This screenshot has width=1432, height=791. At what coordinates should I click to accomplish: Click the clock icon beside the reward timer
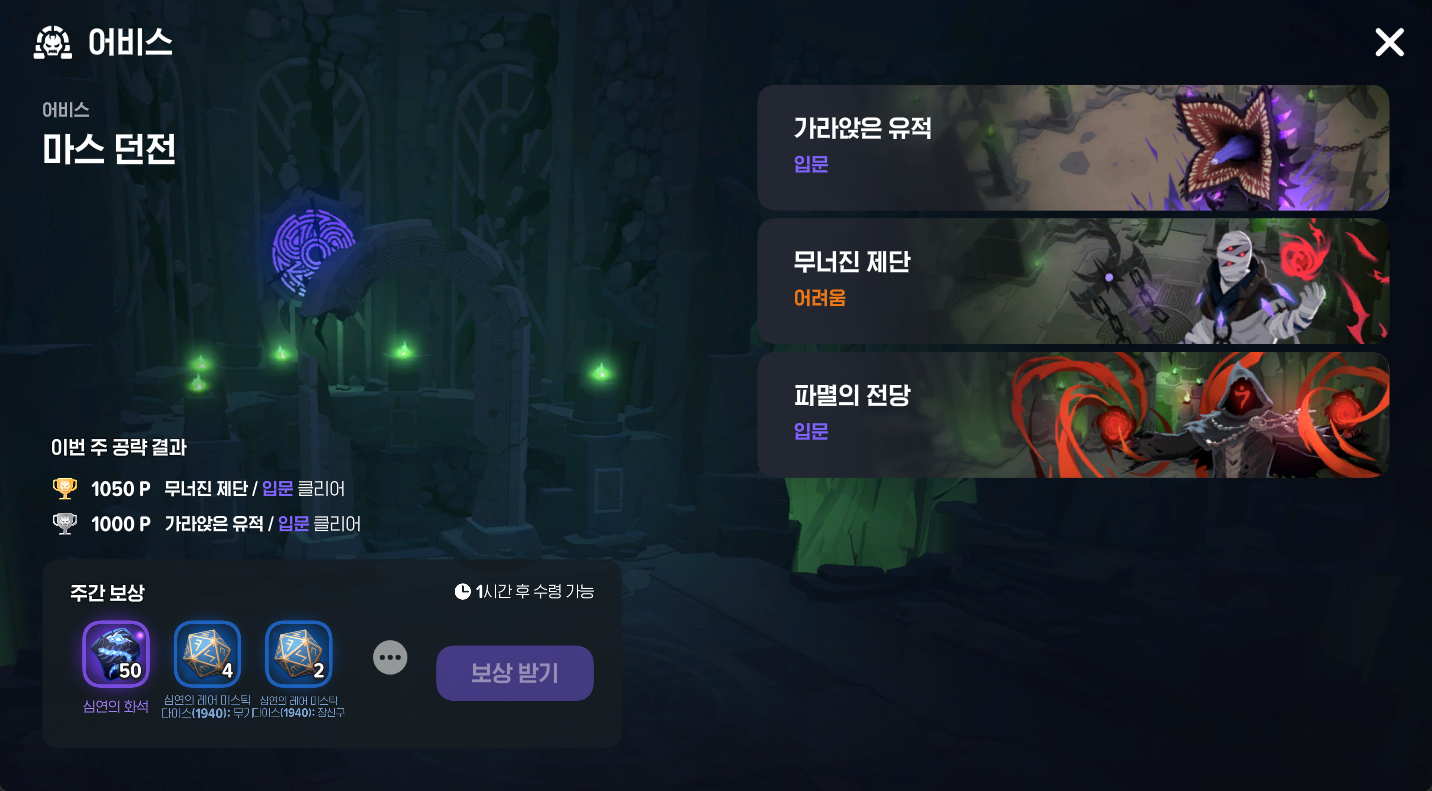(462, 591)
